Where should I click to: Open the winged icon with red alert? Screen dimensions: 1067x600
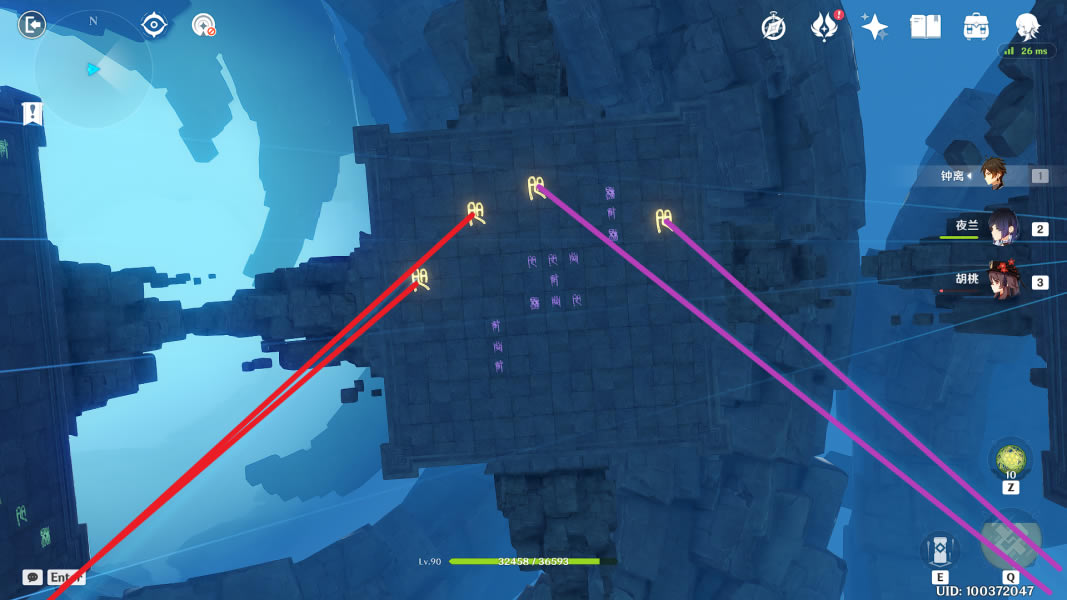824,27
